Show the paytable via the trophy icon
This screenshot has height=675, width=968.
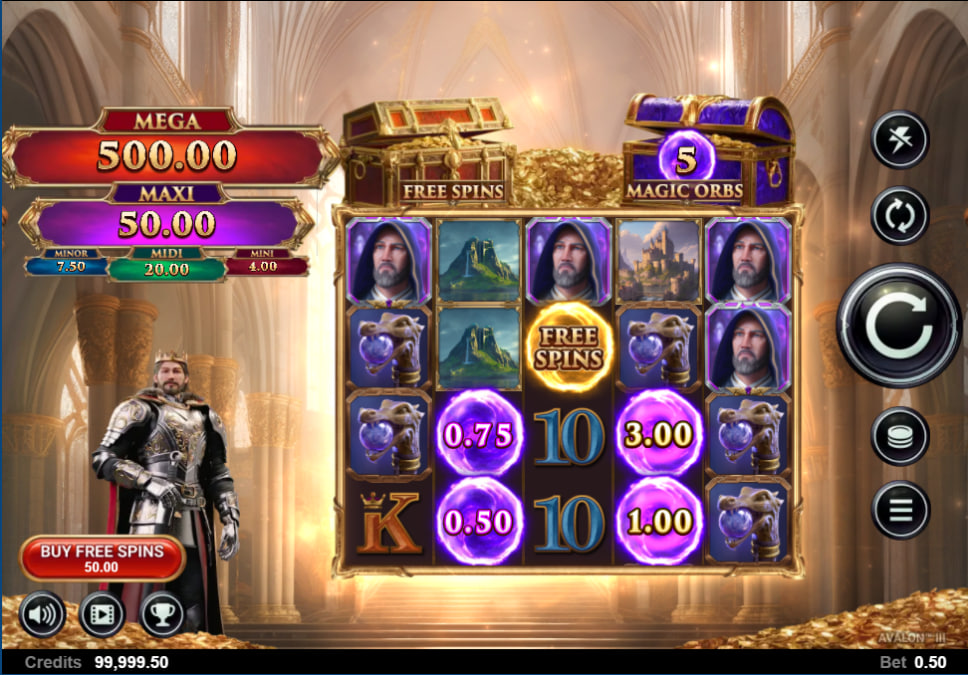point(162,615)
